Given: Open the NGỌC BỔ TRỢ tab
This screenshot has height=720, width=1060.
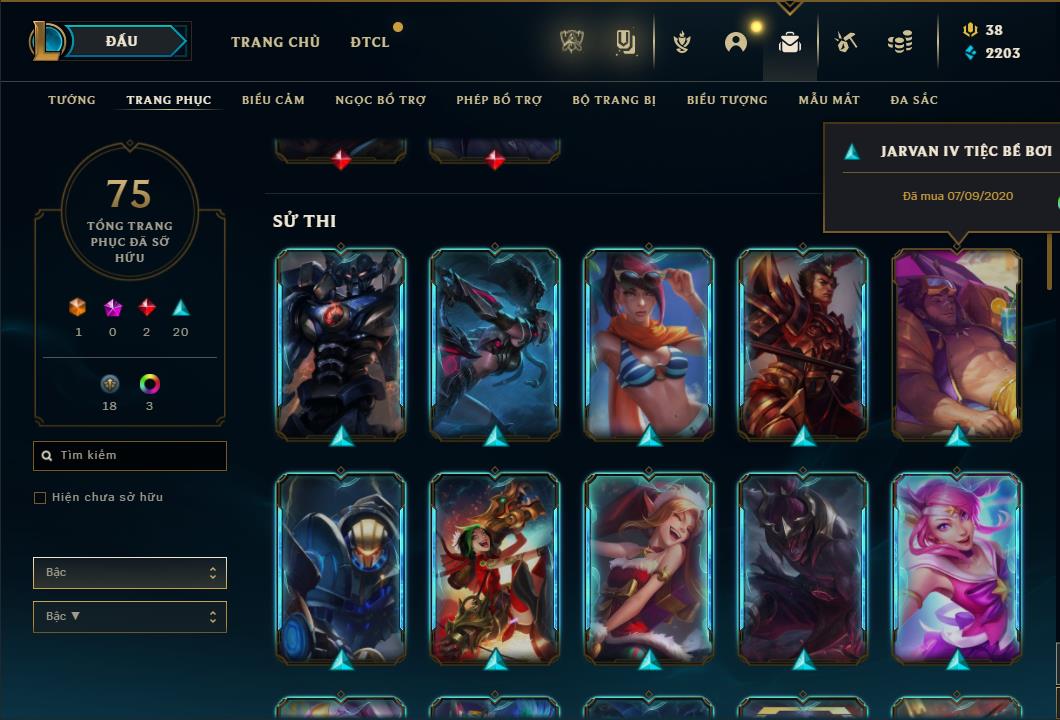Looking at the screenshot, I should click(x=380, y=100).
